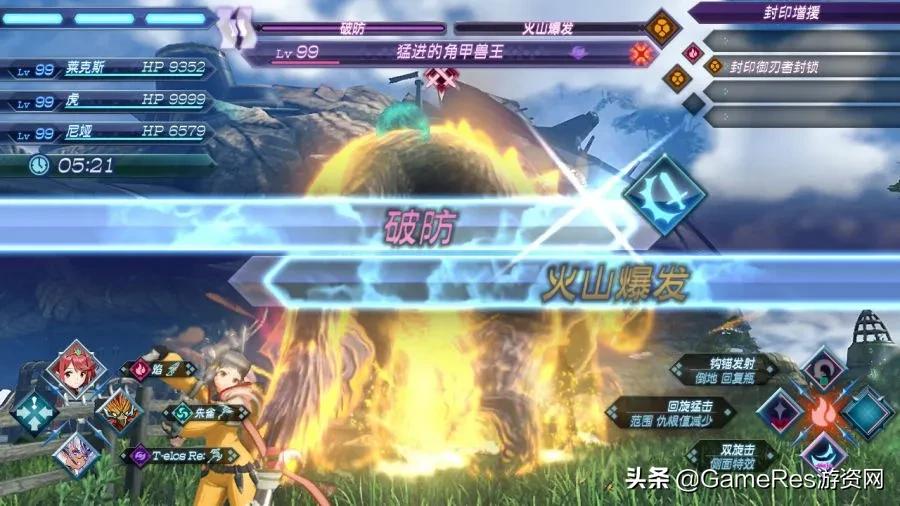The image size is (900, 506).
Task: Select the T-elos Re: blade label
Action: pyautogui.click(x=180, y=455)
